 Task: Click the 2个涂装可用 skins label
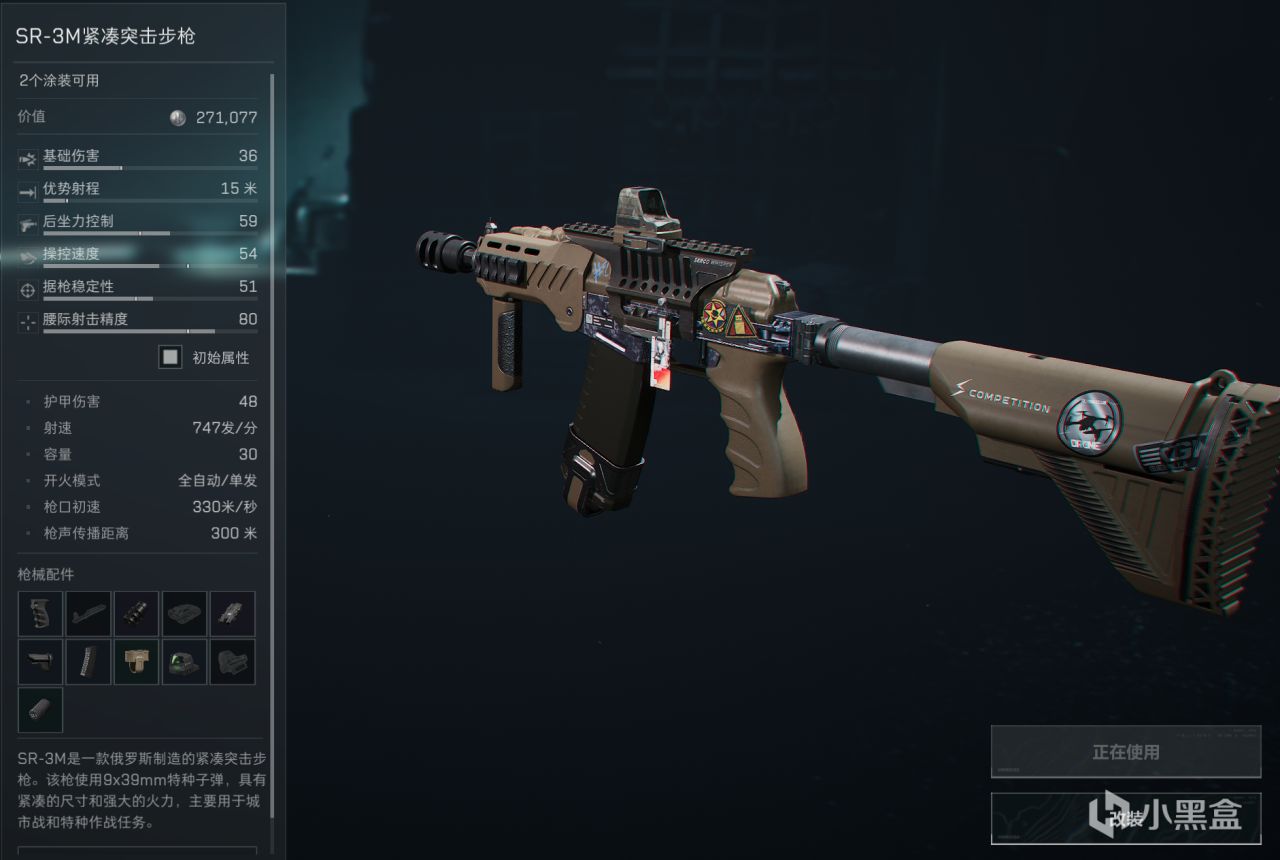(x=60, y=81)
